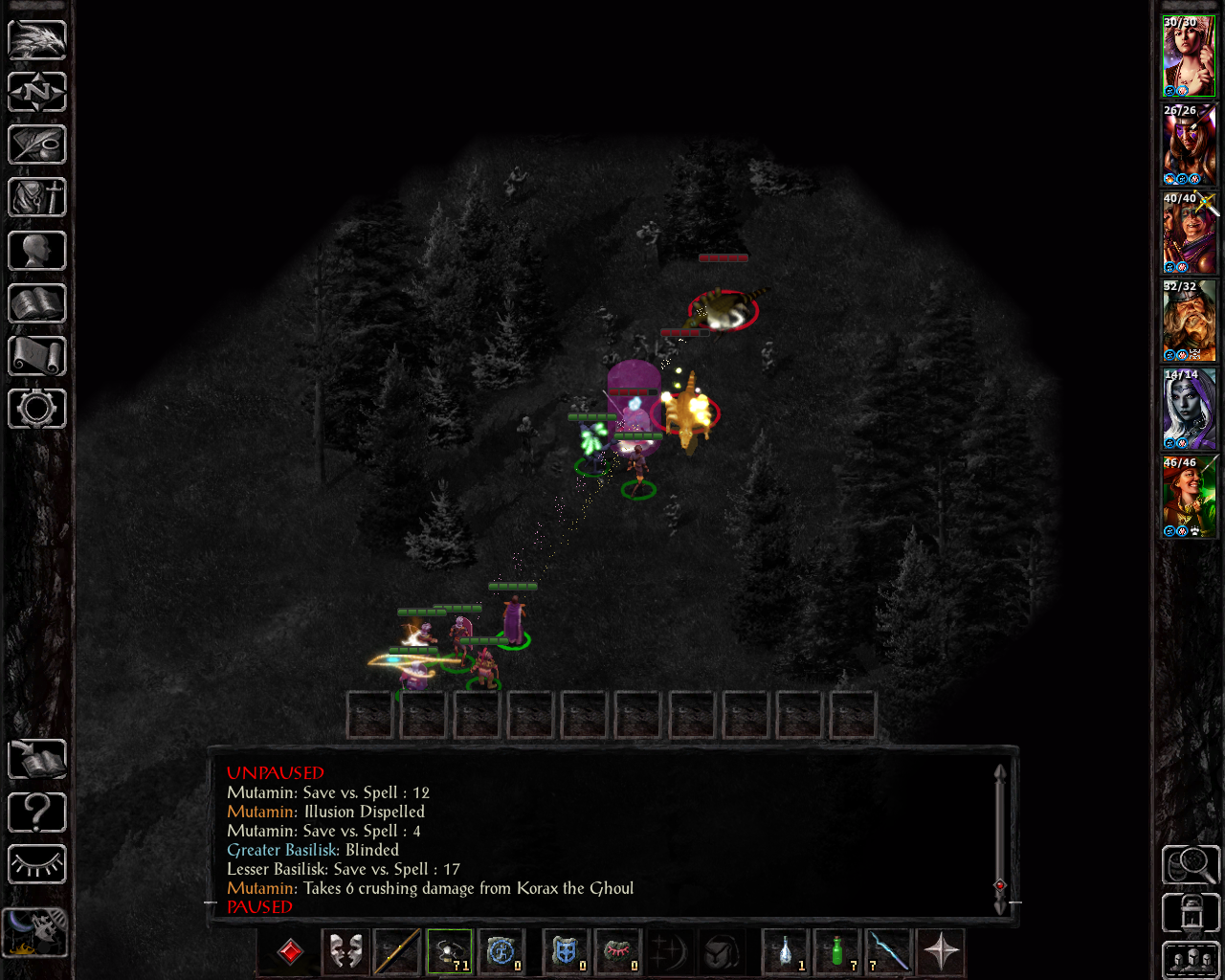Open the inventory armor icon

tap(37, 198)
